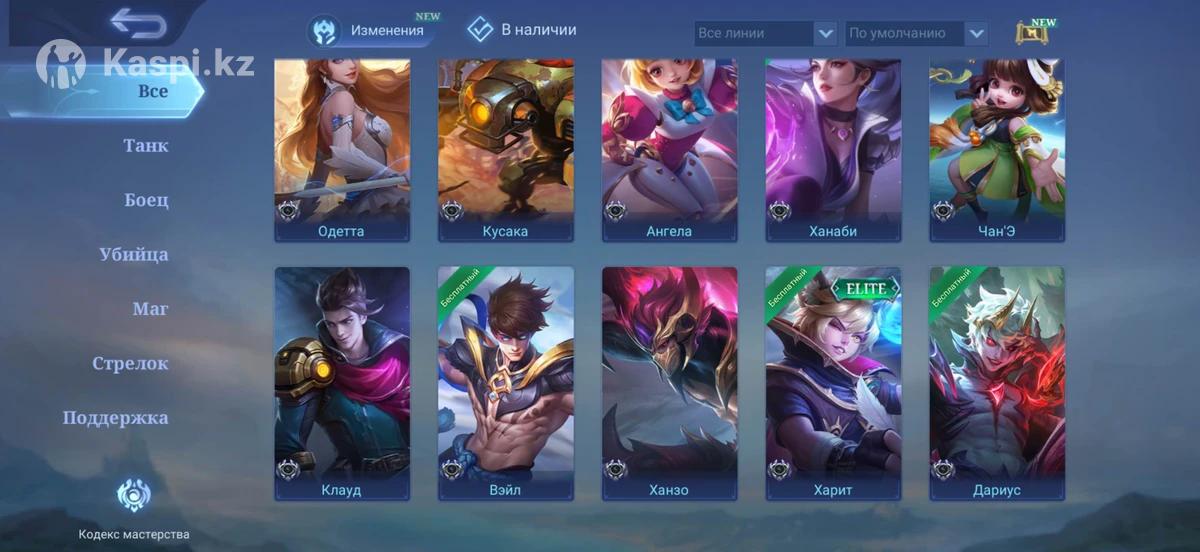Switch to the Поддержка category
This screenshot has width=1200, height=552.
click(x=116, y=418)
